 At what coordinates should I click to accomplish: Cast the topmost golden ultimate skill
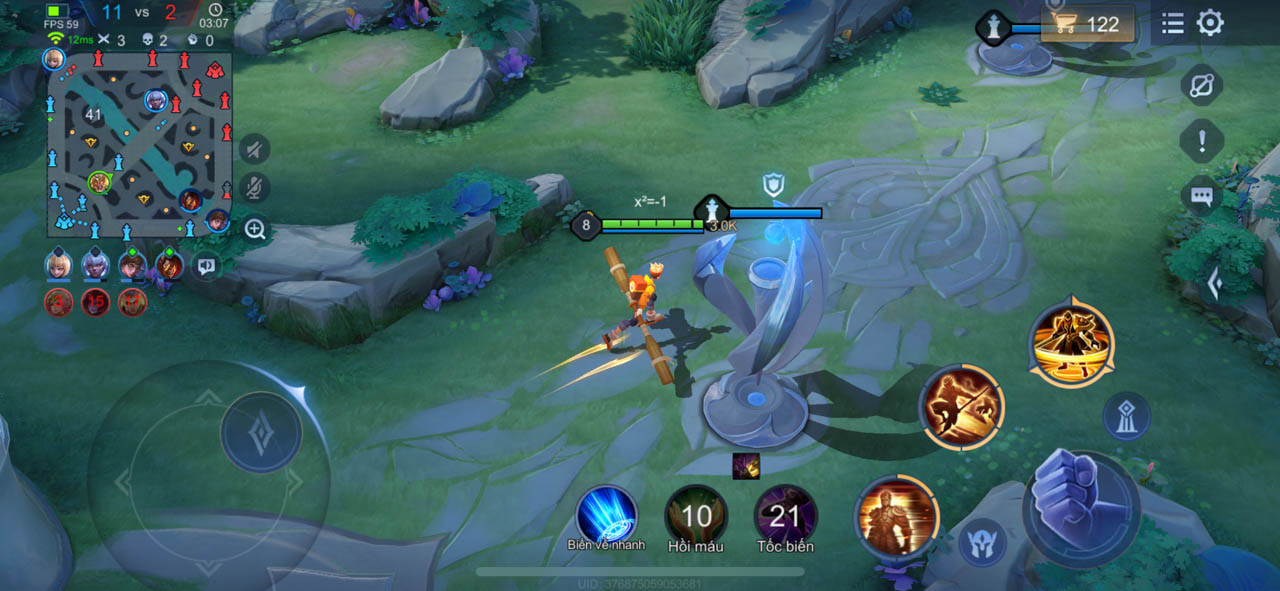coord(1071,343)
